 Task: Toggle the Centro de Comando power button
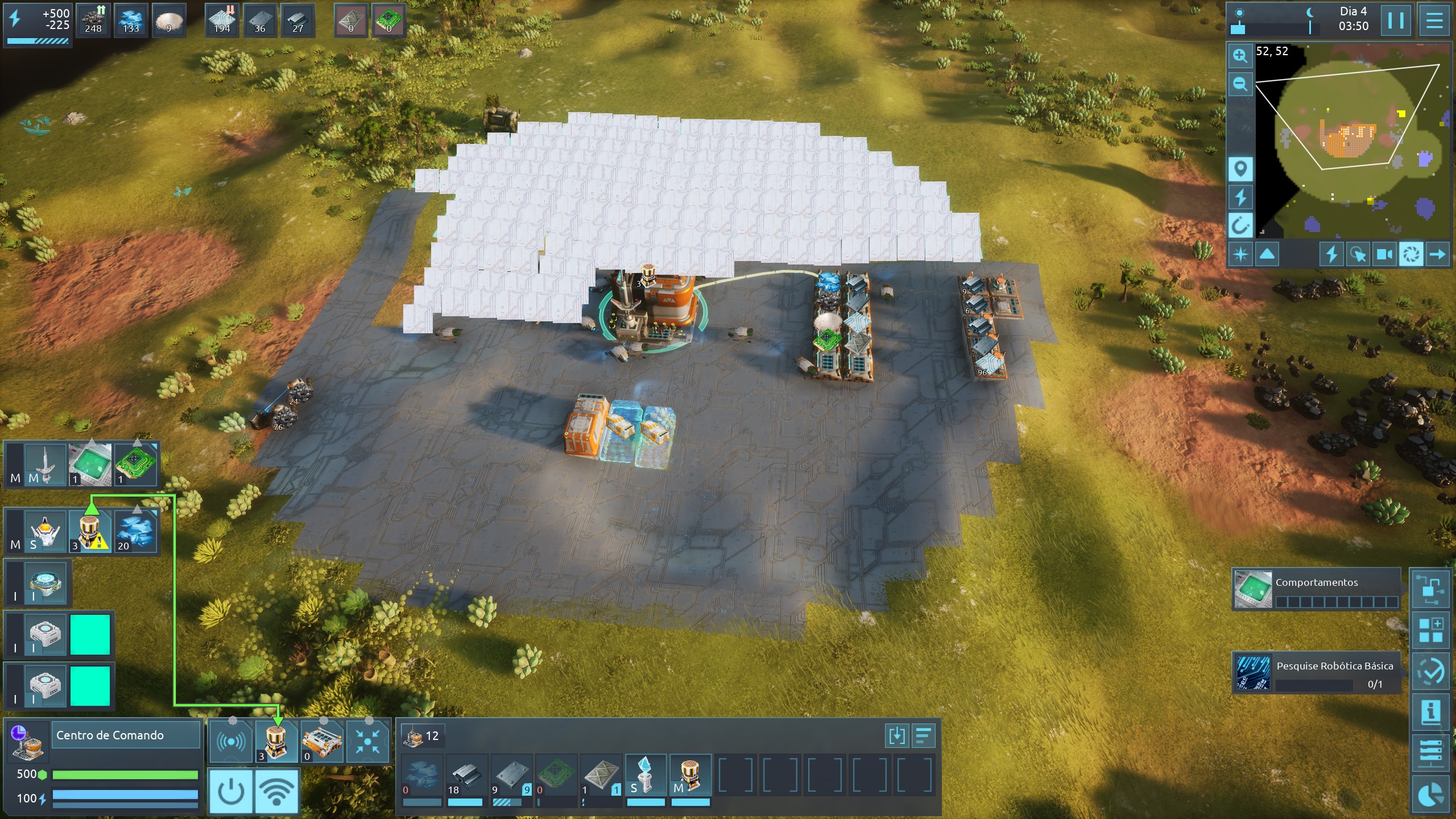coord(231,791)
